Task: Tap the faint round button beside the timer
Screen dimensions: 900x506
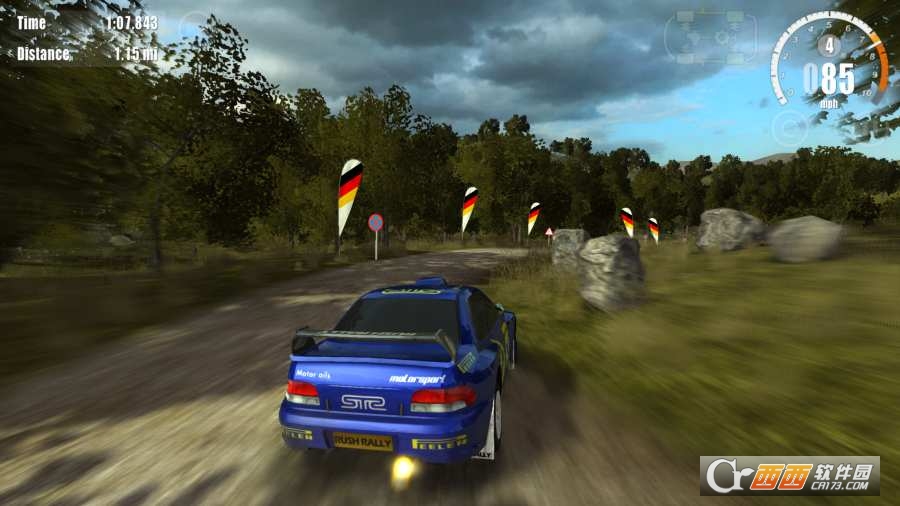Action: coord(196,26)
